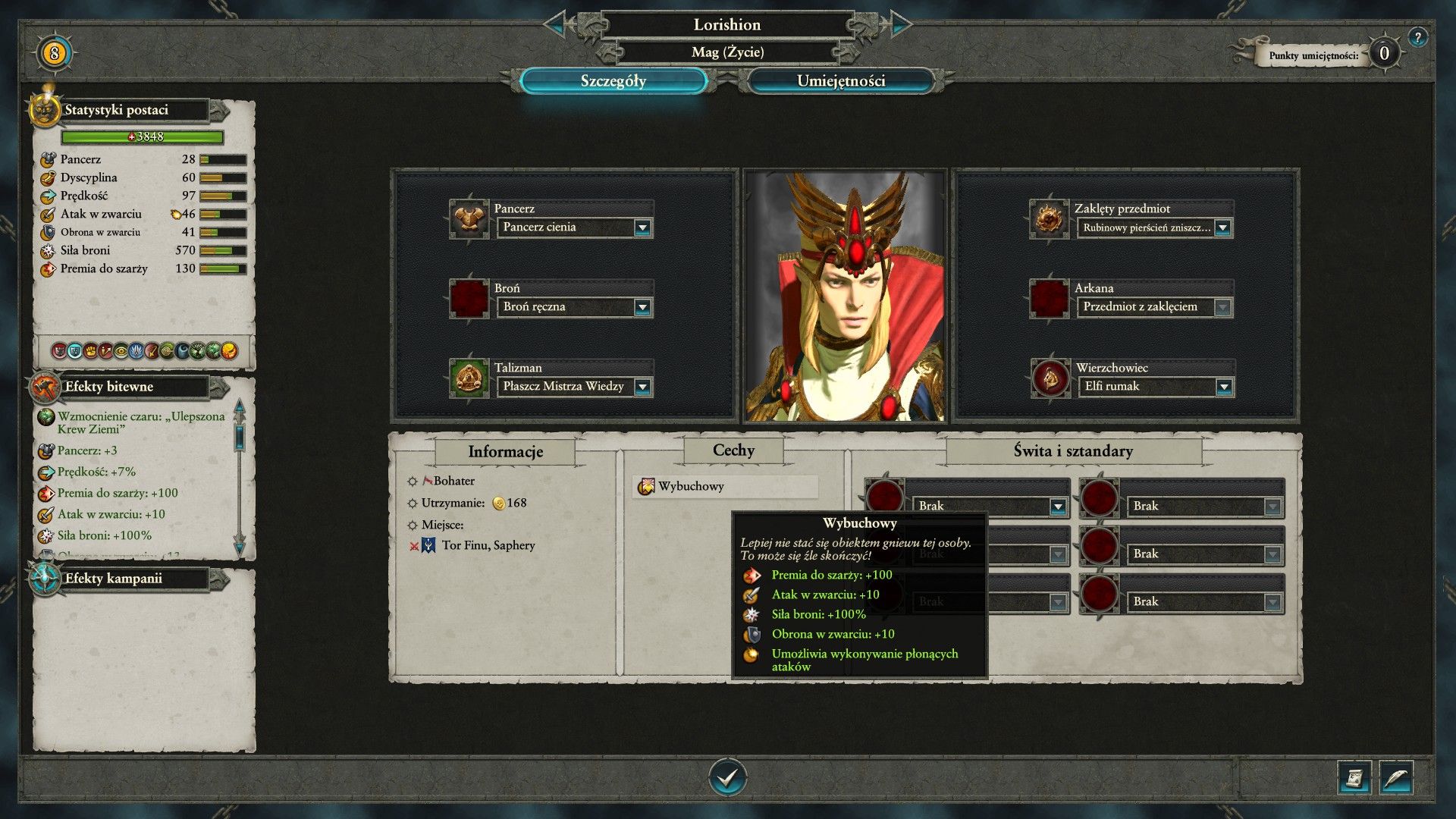This screenshot has height=819, width=1456.
Task: Open the Rubinowy pierścień enchanted item dropdown
Action: pyautogui.click(x=1222, y=227)
